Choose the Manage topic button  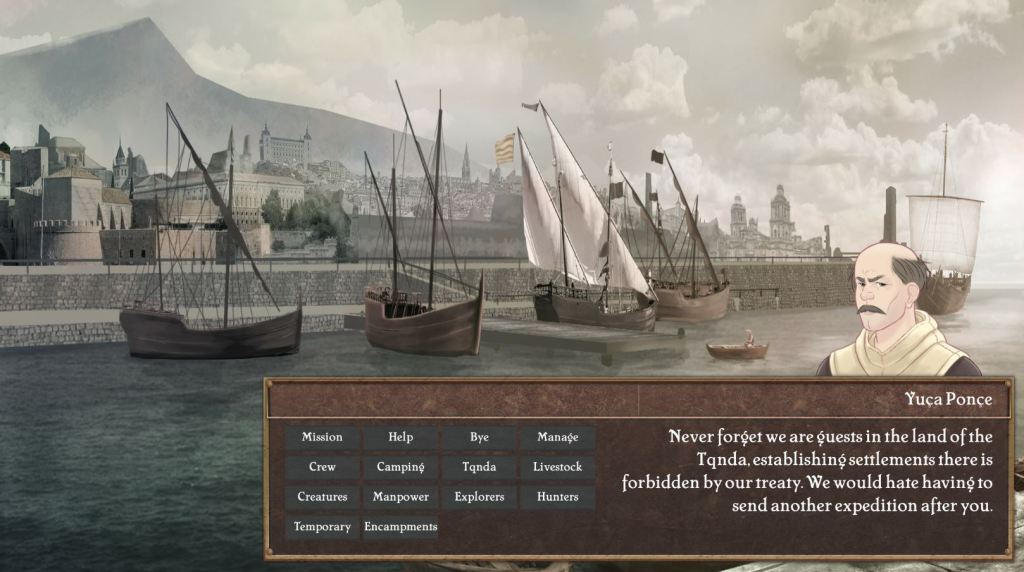(557, 437)
